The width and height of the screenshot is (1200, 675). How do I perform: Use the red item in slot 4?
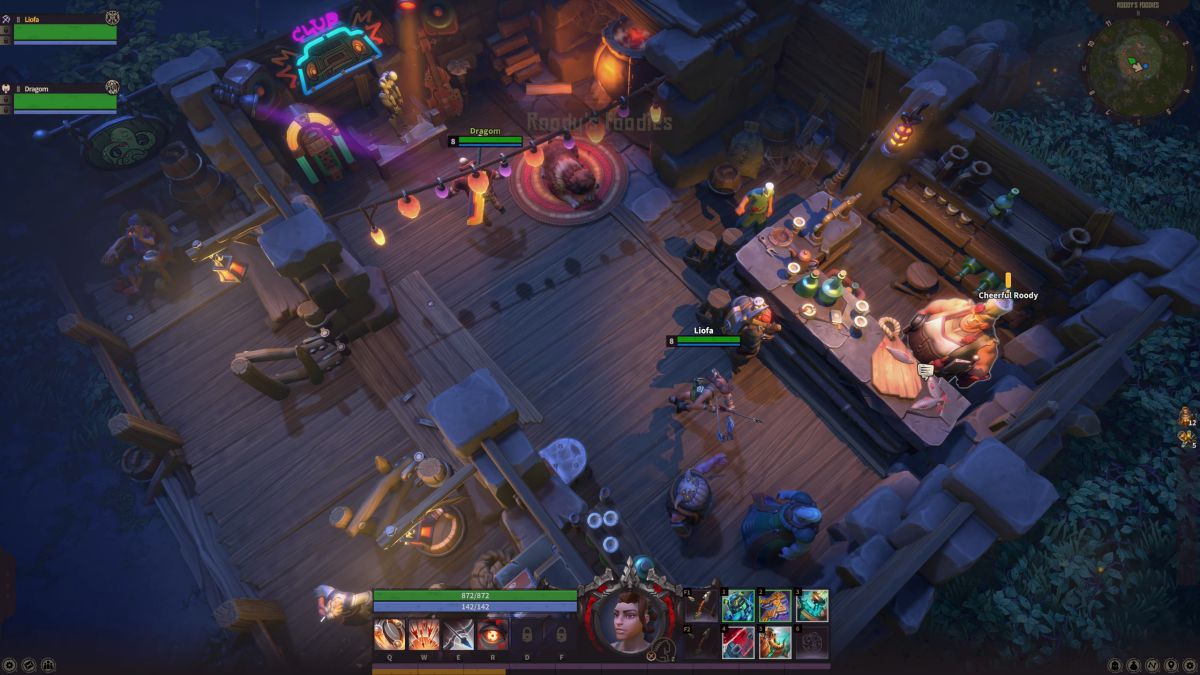(x=738, y=642)
